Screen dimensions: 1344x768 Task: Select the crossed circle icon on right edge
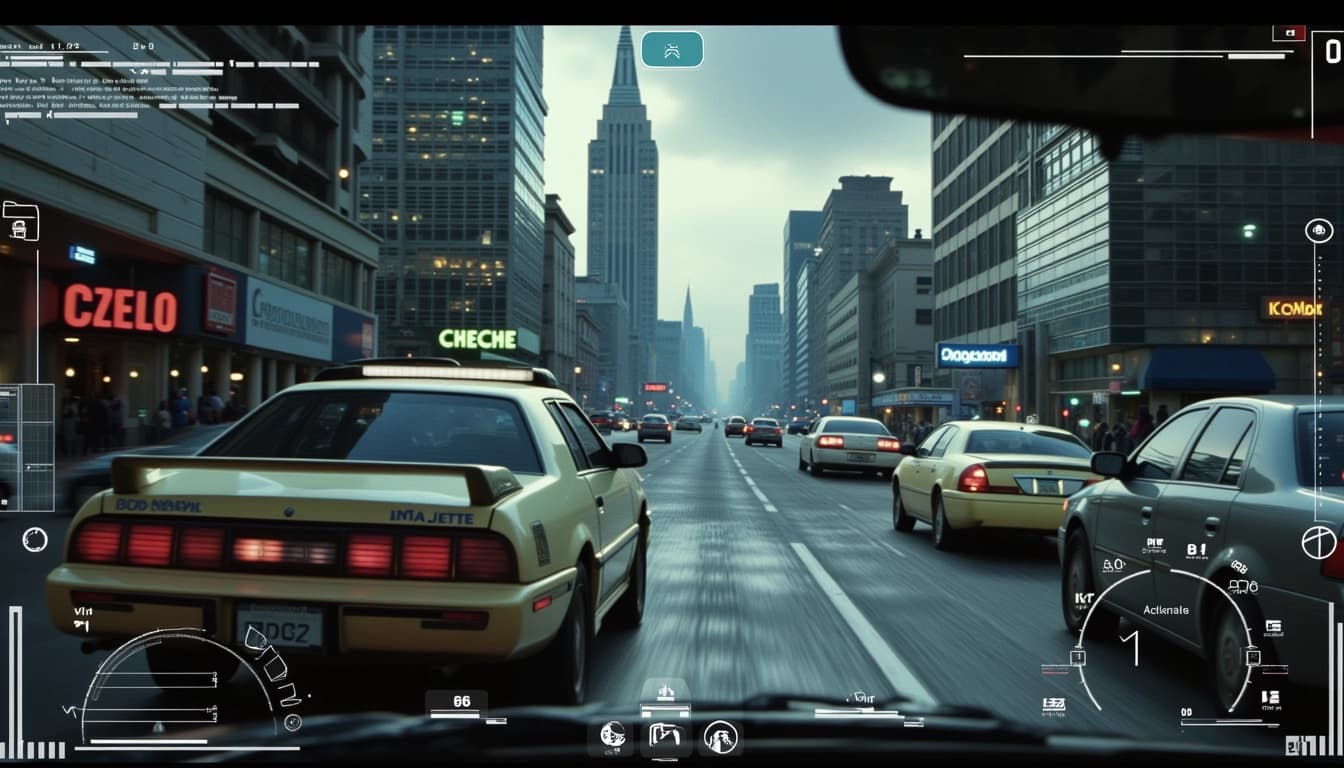1318,542
